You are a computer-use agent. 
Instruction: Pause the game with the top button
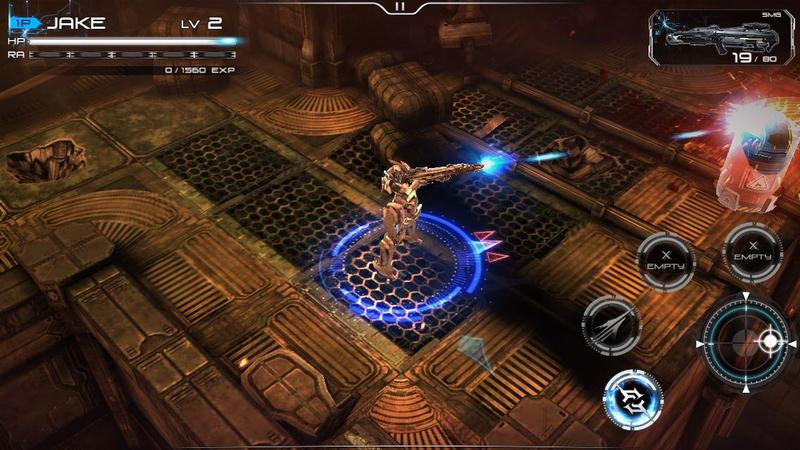click(x=400, y=7)
